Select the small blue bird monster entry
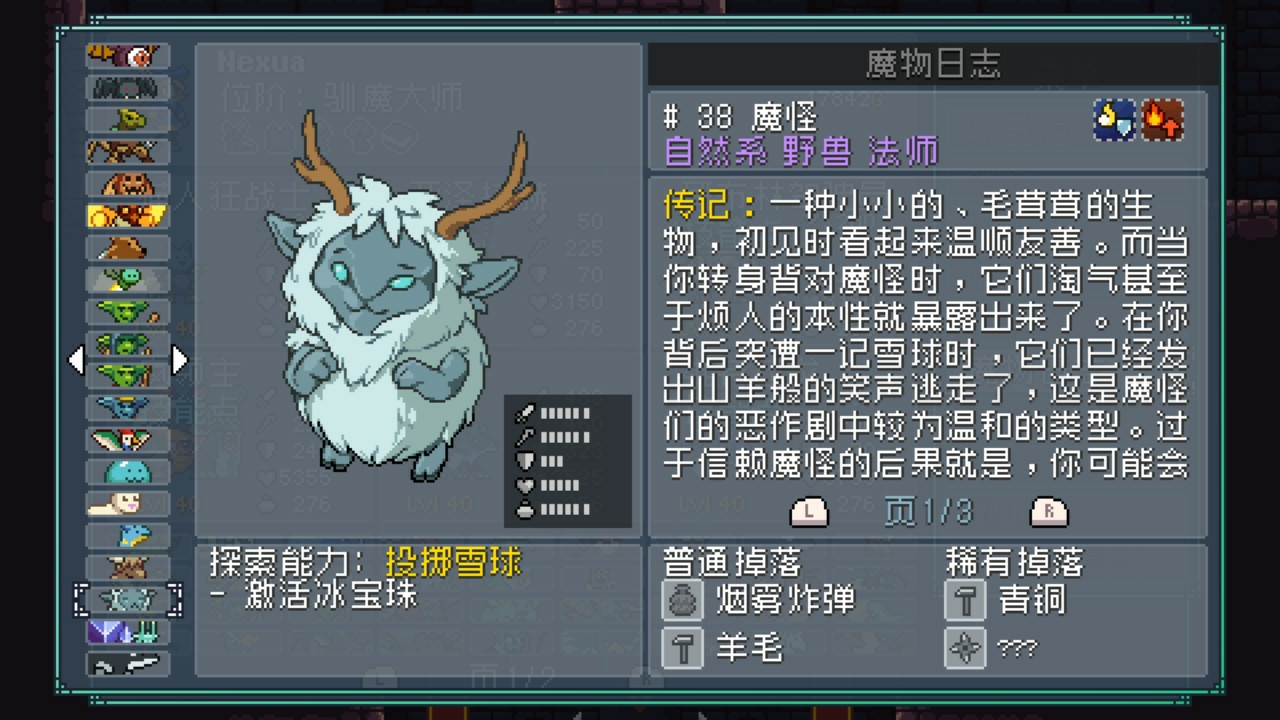Image resolution: width=1280 pixels, height=720 pixels. 128,535
